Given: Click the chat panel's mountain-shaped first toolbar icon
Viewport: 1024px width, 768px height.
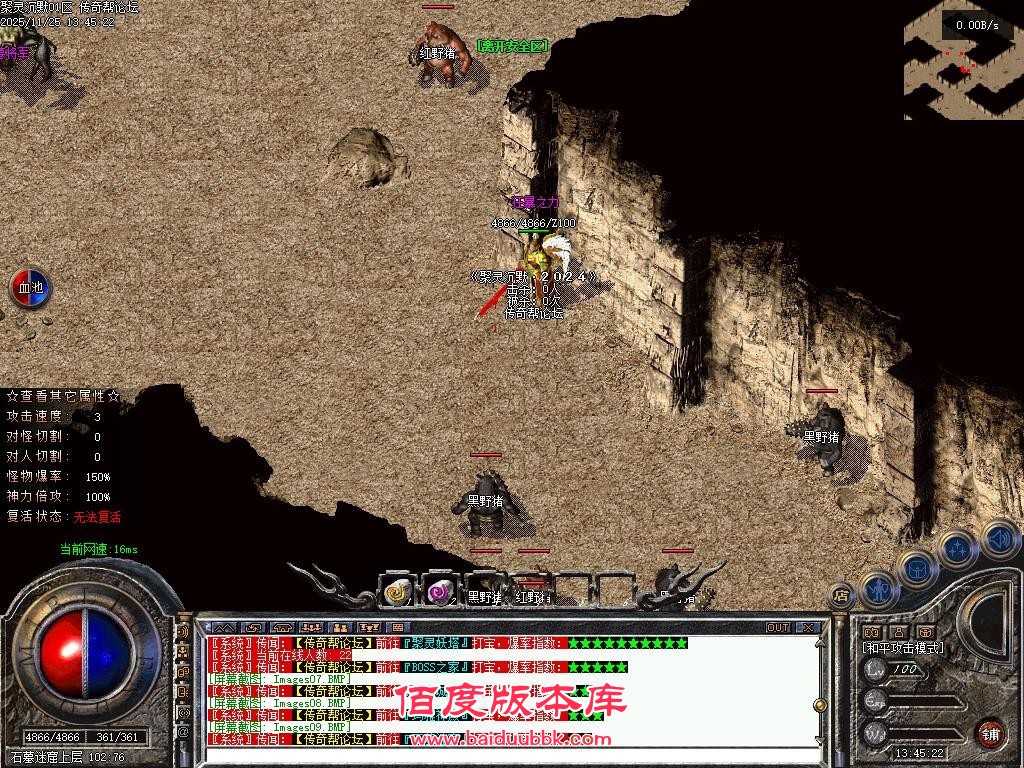Looking at the screenshot, I should point(223,628).
